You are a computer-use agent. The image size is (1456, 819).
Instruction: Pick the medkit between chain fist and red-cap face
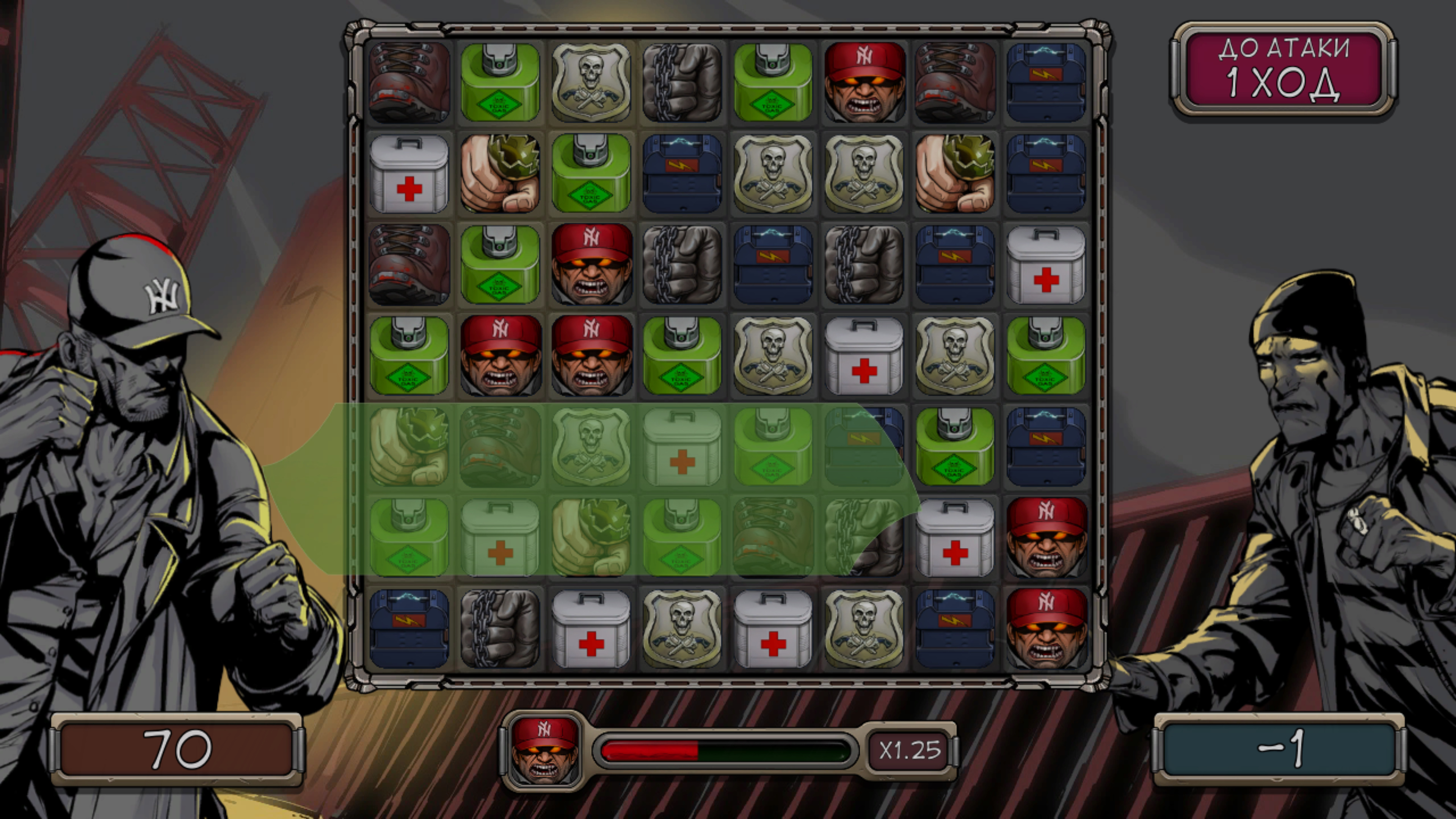955,538
